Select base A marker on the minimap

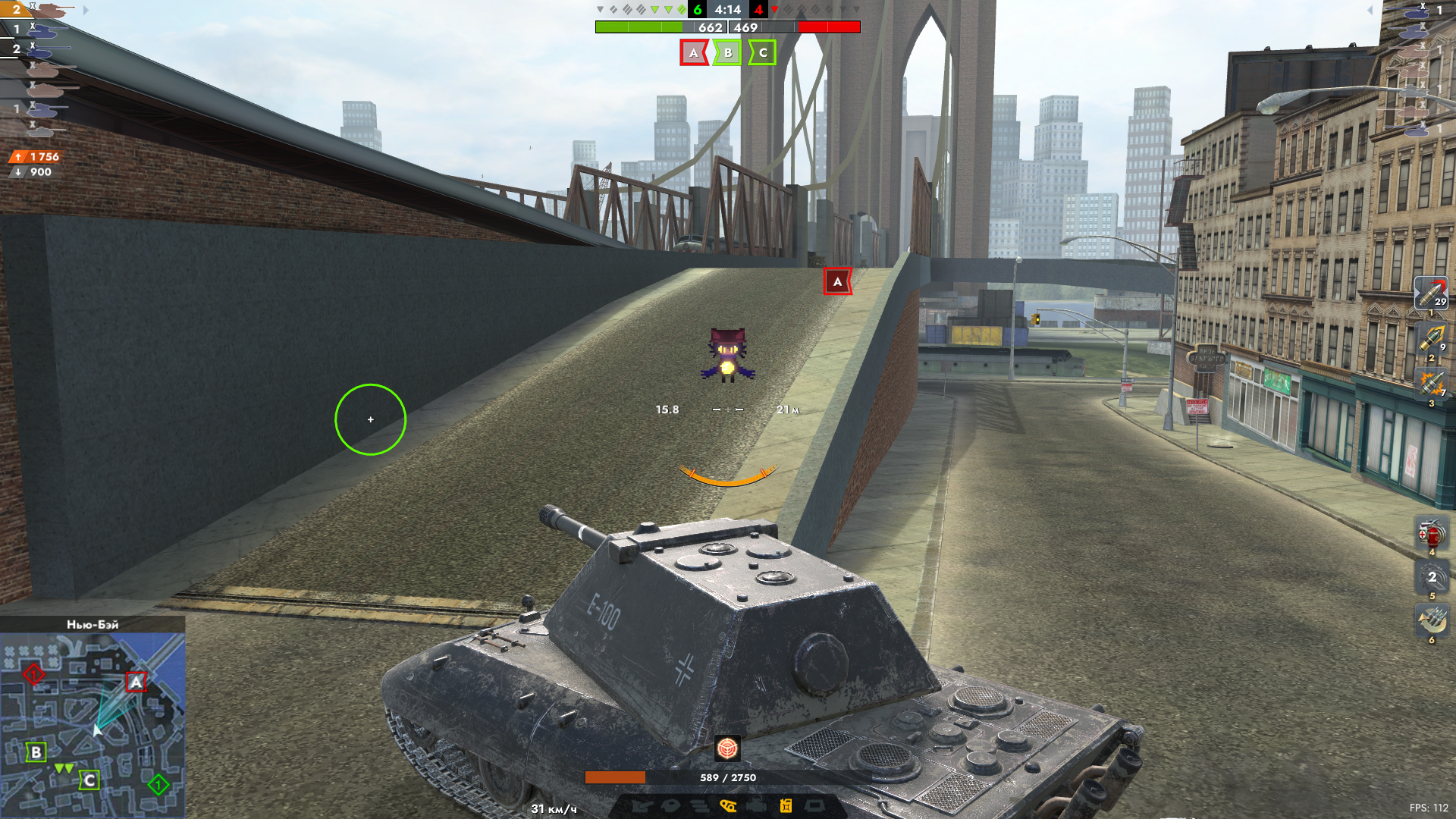[136, 682]
